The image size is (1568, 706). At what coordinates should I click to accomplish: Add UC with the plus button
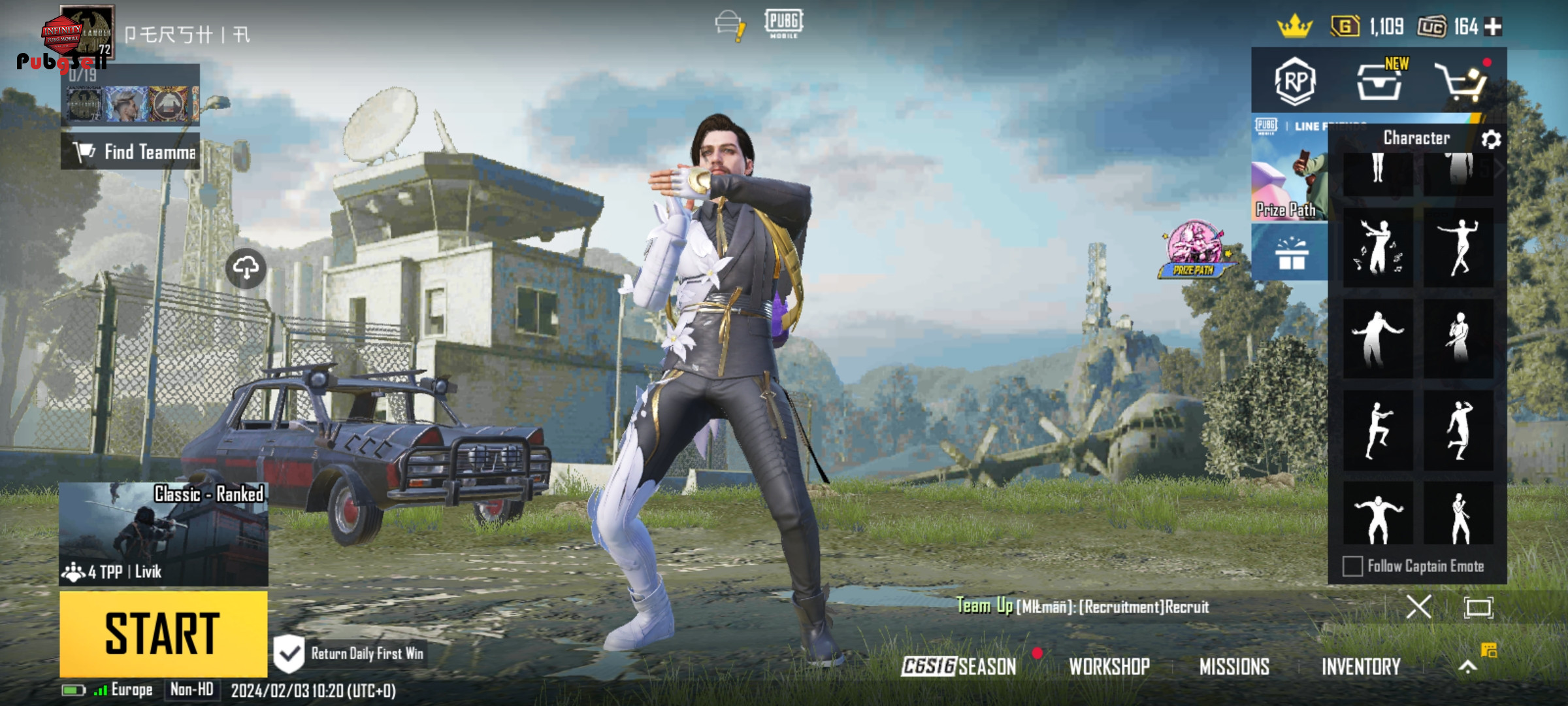pyautogui.click(x=1494, y=27)
